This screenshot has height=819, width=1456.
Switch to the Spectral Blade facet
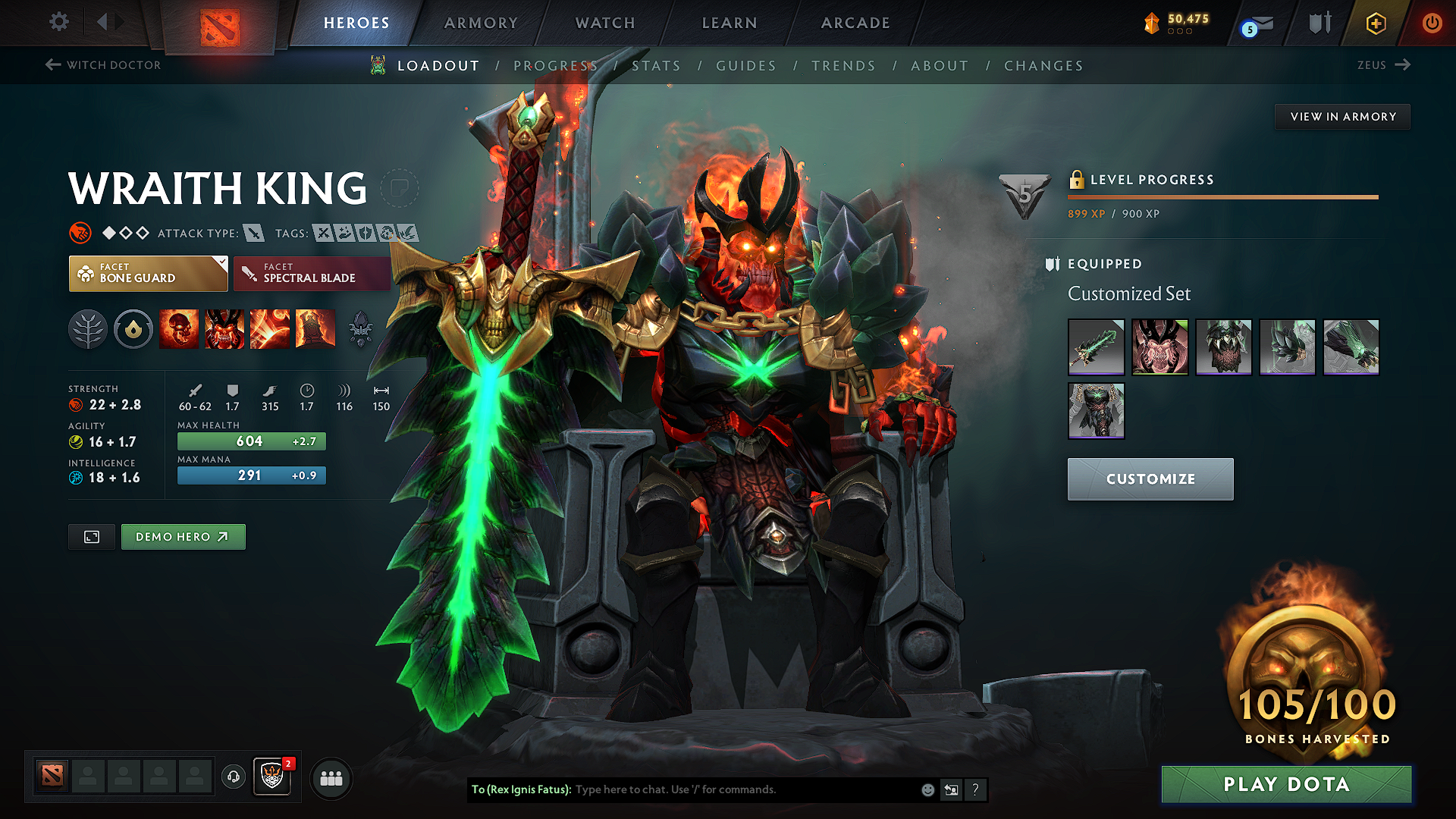click(312, 273)
